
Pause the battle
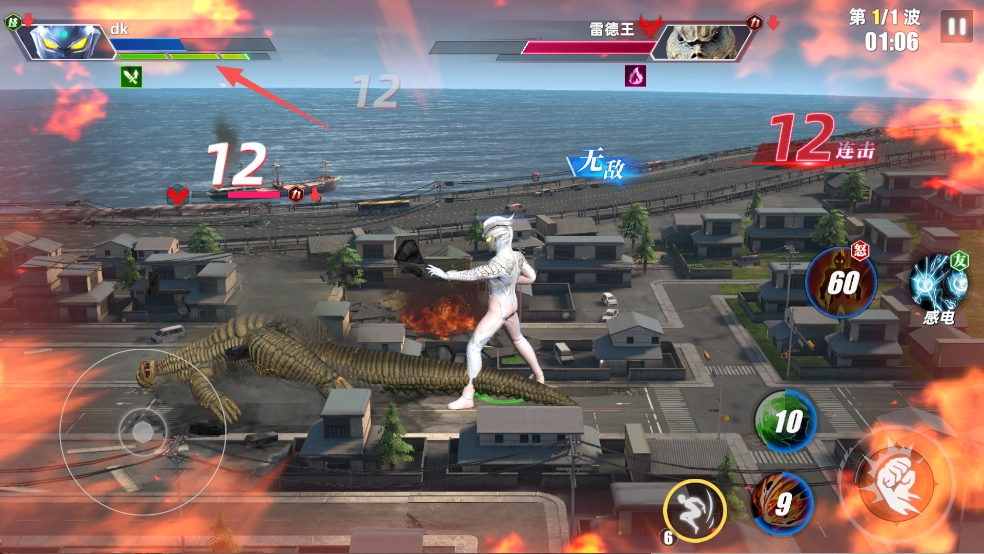(x=956, y=27)
